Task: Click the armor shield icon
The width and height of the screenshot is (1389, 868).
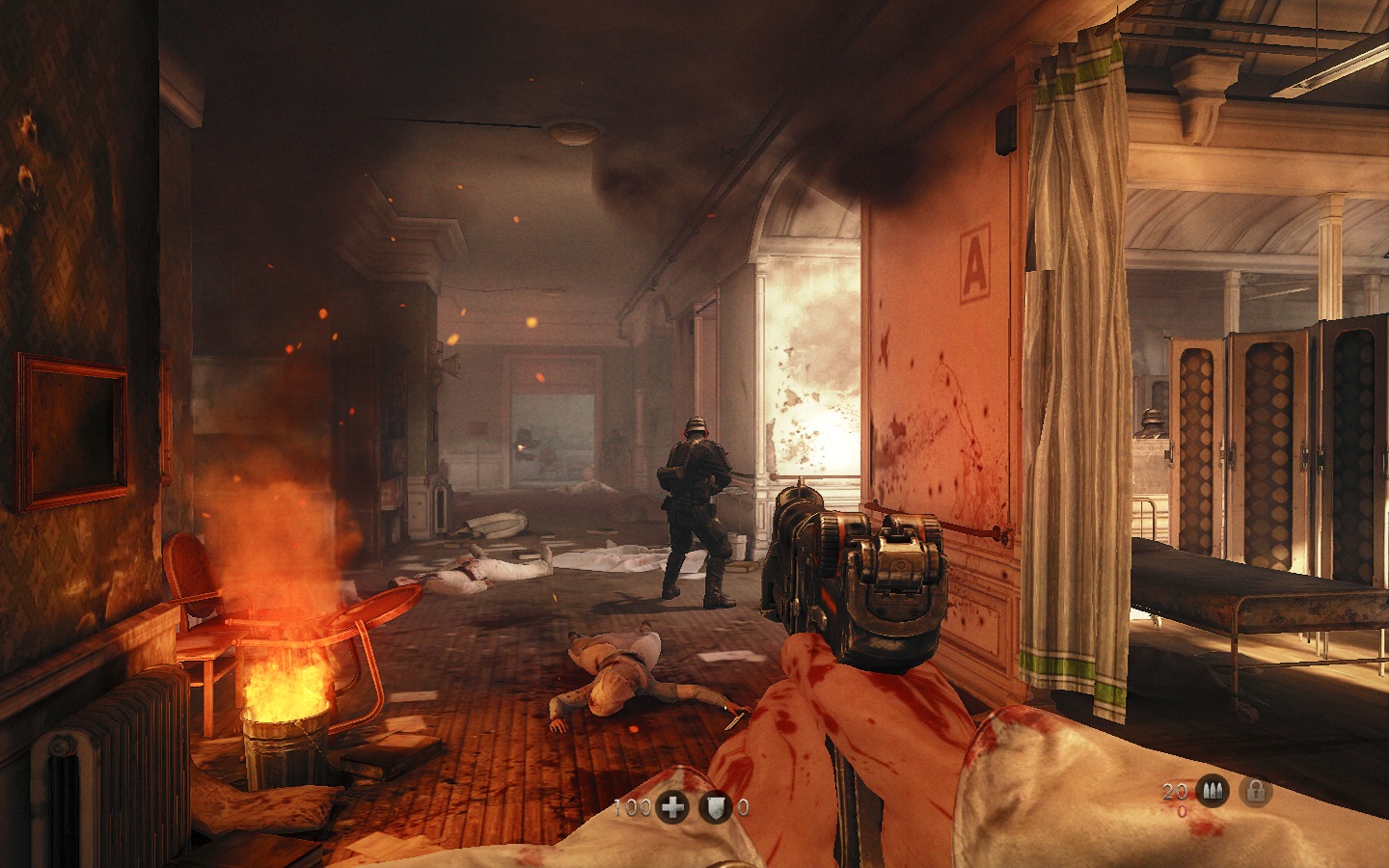Action: pos(715,808)
